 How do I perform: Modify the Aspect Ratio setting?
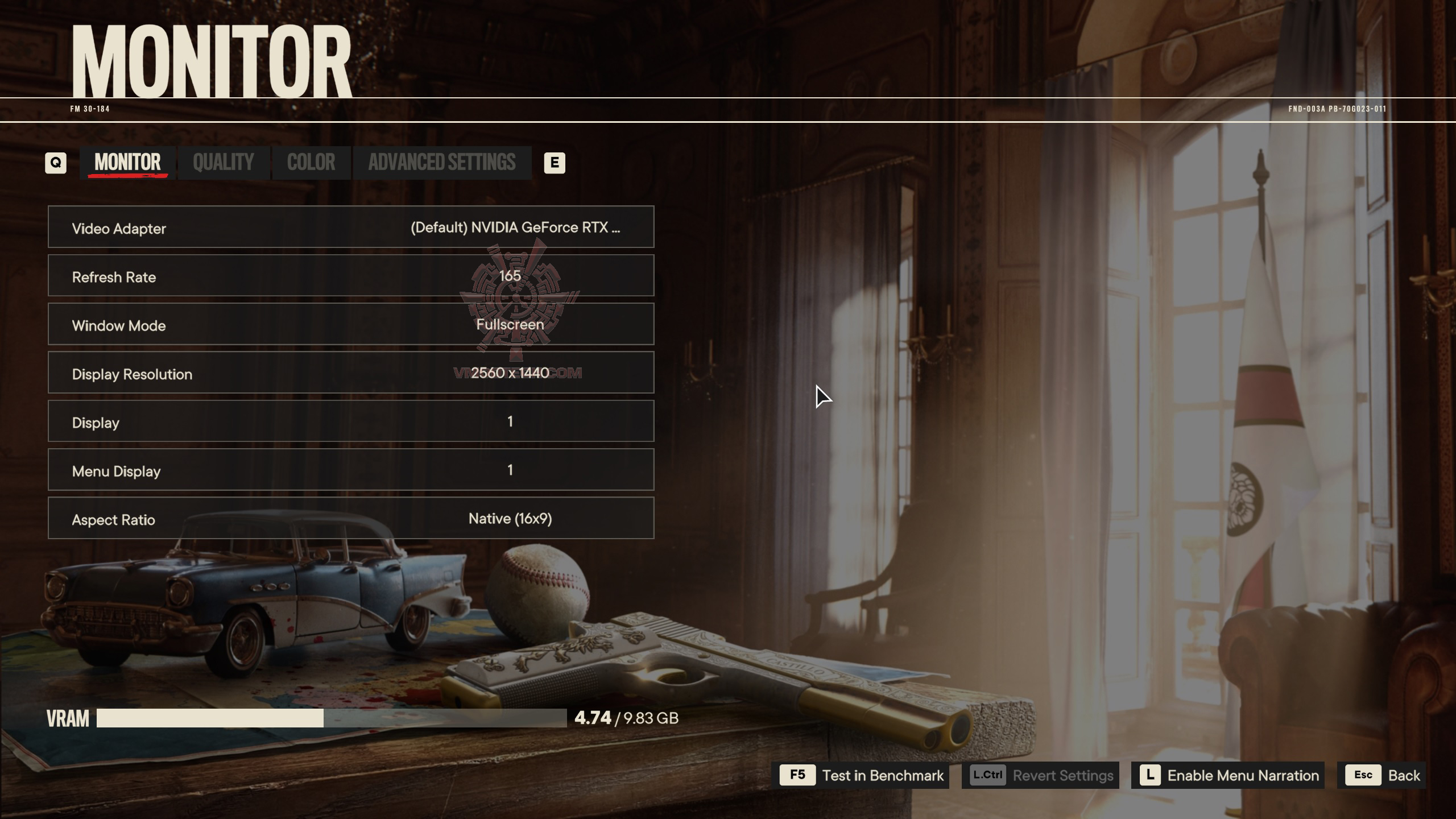click(351, 518)
